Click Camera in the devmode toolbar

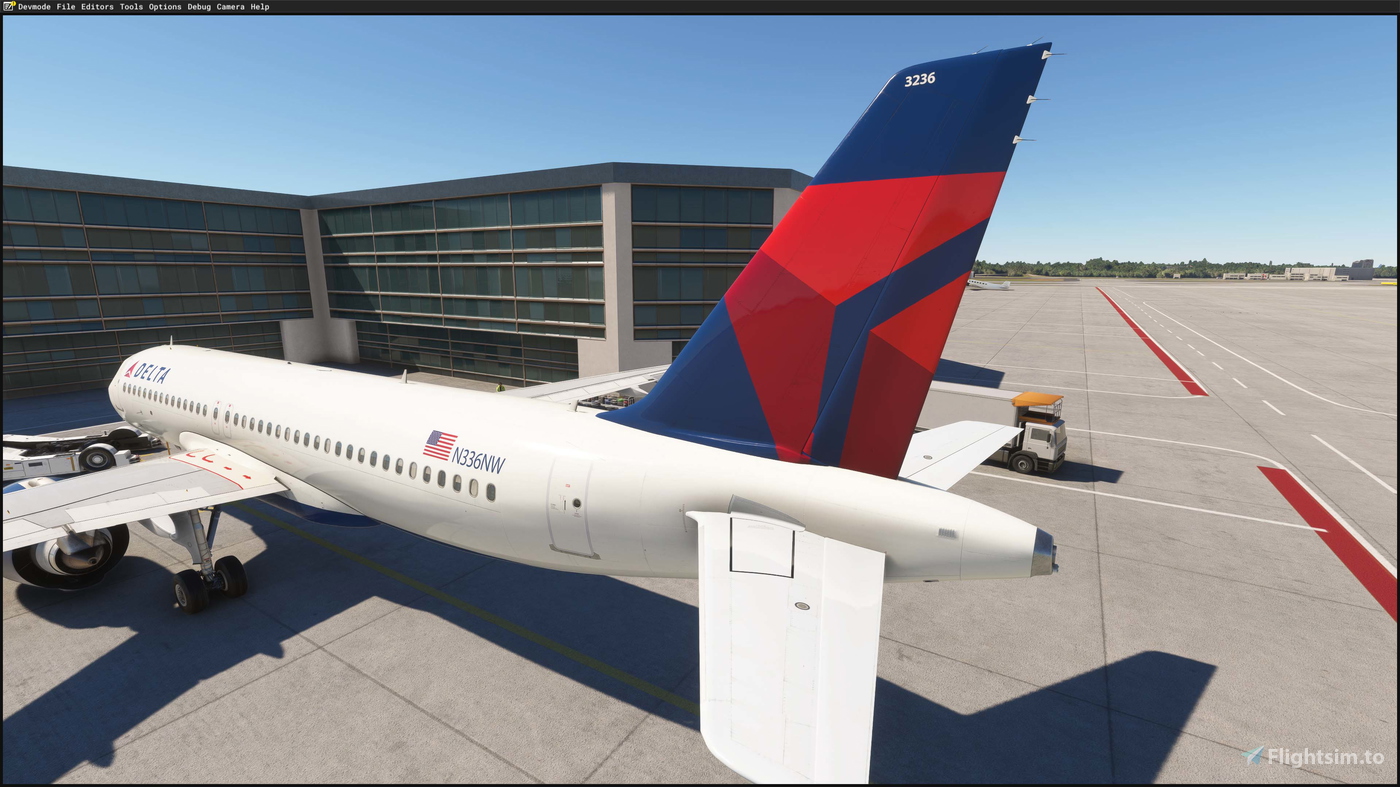pos(230,6)
